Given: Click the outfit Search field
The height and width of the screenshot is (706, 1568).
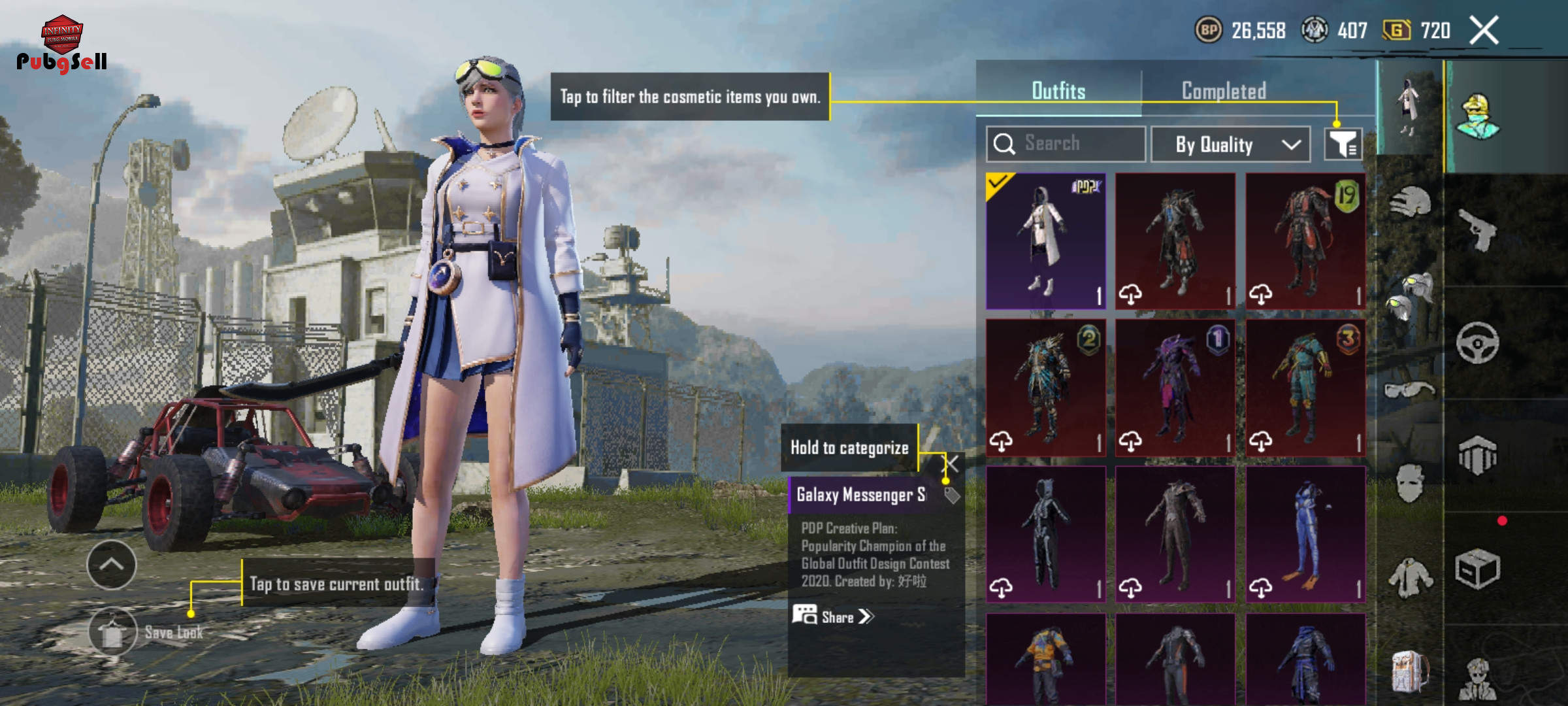Looking at the screenshot, I should [x=1066, y=144].
